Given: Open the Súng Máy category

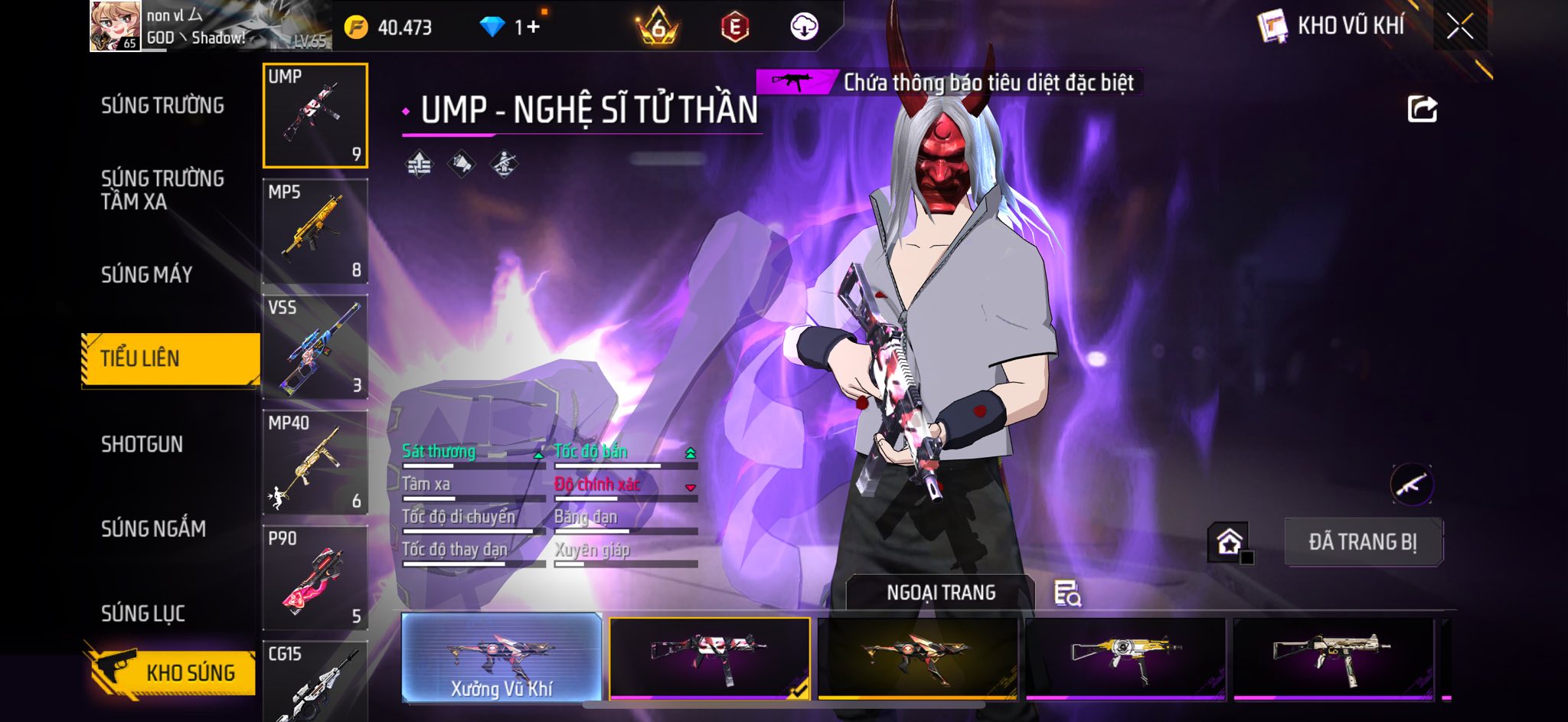Looking at the screenshot, I should 146,274.
